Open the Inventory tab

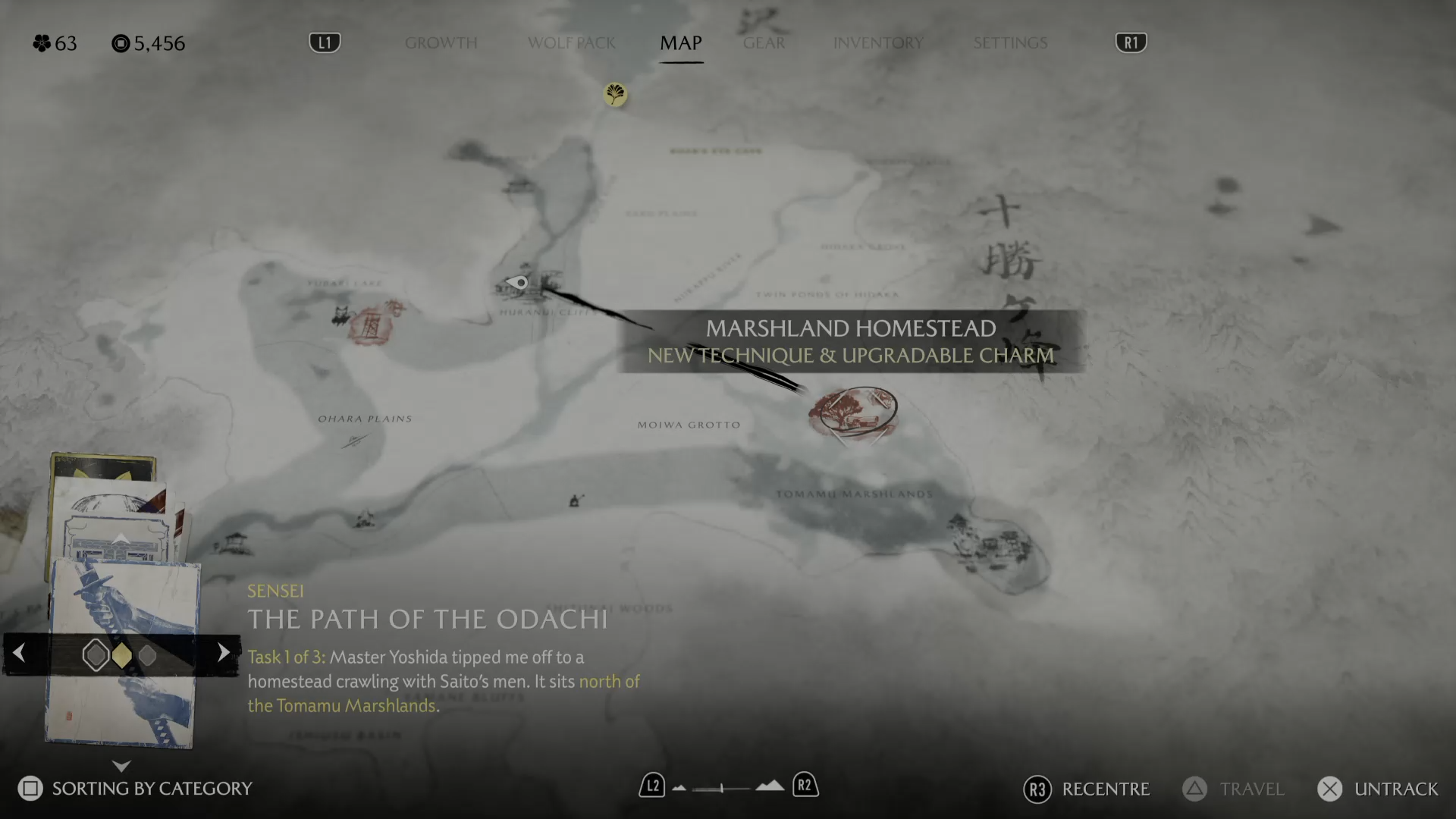[877, 43]
